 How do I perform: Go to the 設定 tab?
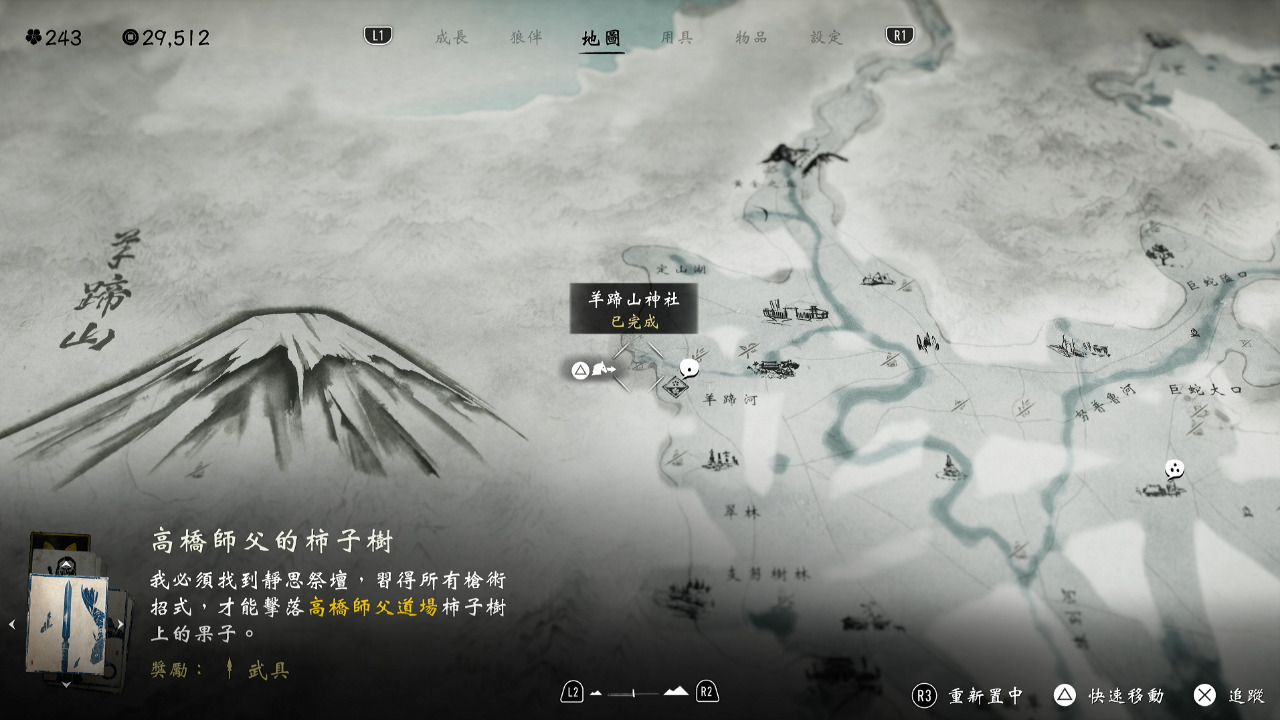[x=826, y=38]
